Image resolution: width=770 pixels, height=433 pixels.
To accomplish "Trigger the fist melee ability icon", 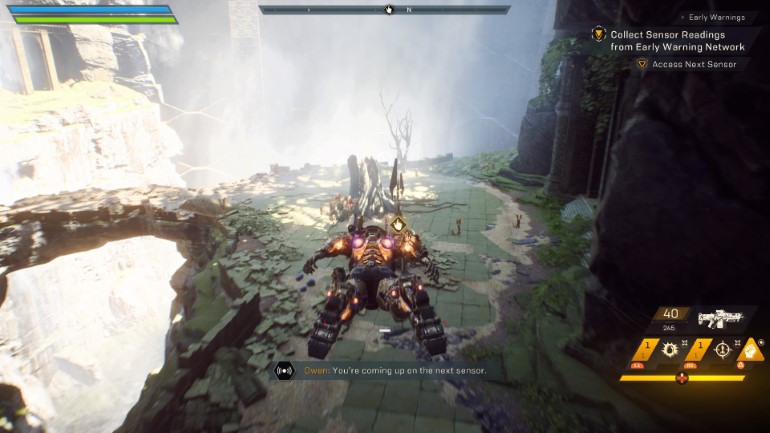I will point(751,351).
